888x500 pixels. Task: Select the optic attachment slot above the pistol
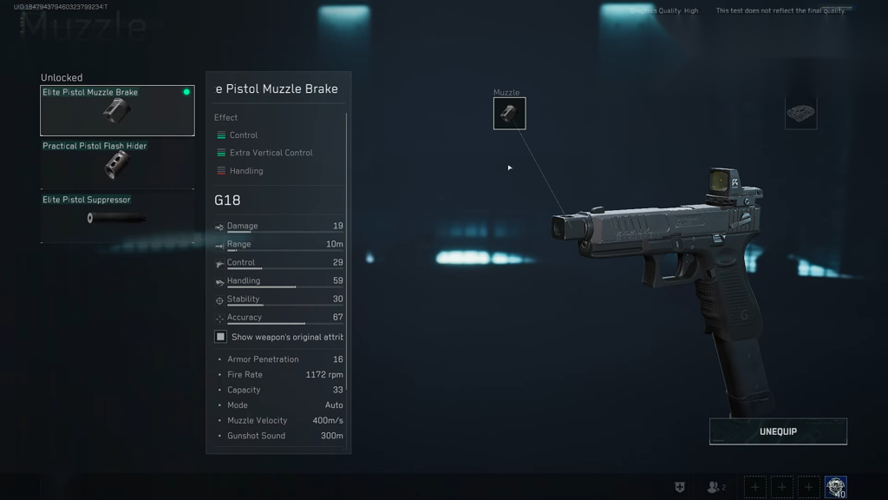(800, 114)
